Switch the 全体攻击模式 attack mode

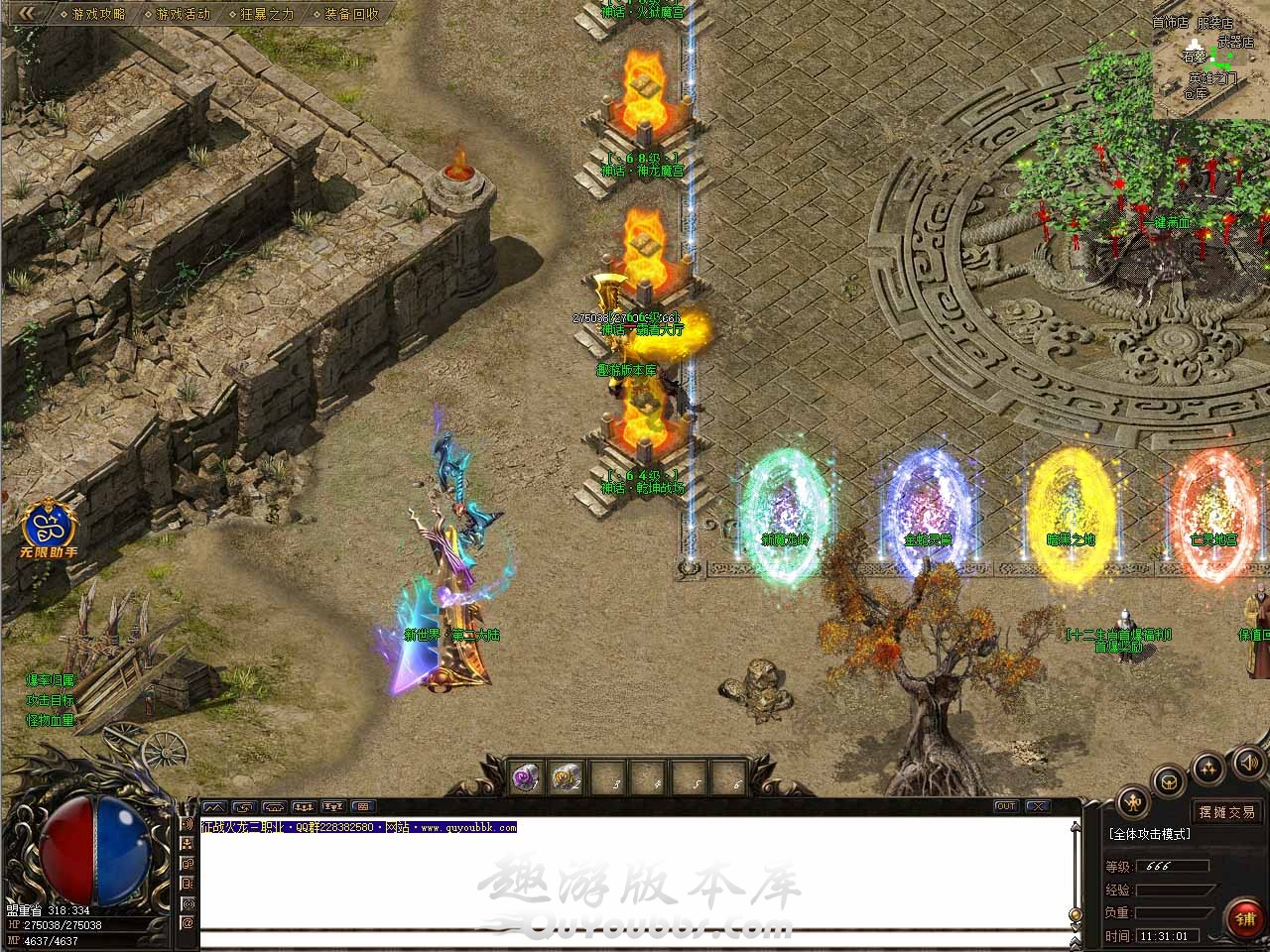pos(1150,835)
